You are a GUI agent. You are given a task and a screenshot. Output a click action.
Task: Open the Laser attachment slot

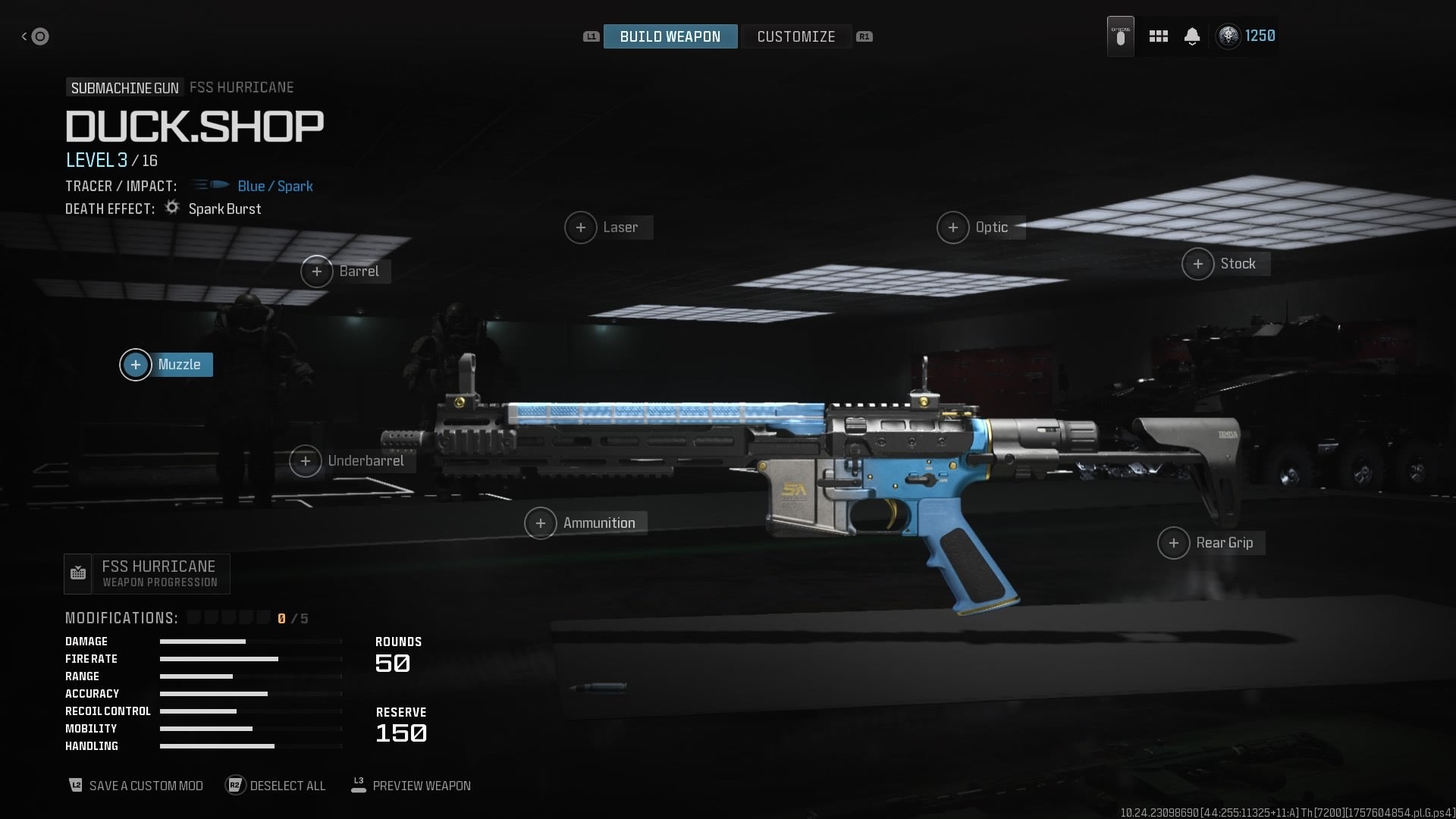(607, 227)
